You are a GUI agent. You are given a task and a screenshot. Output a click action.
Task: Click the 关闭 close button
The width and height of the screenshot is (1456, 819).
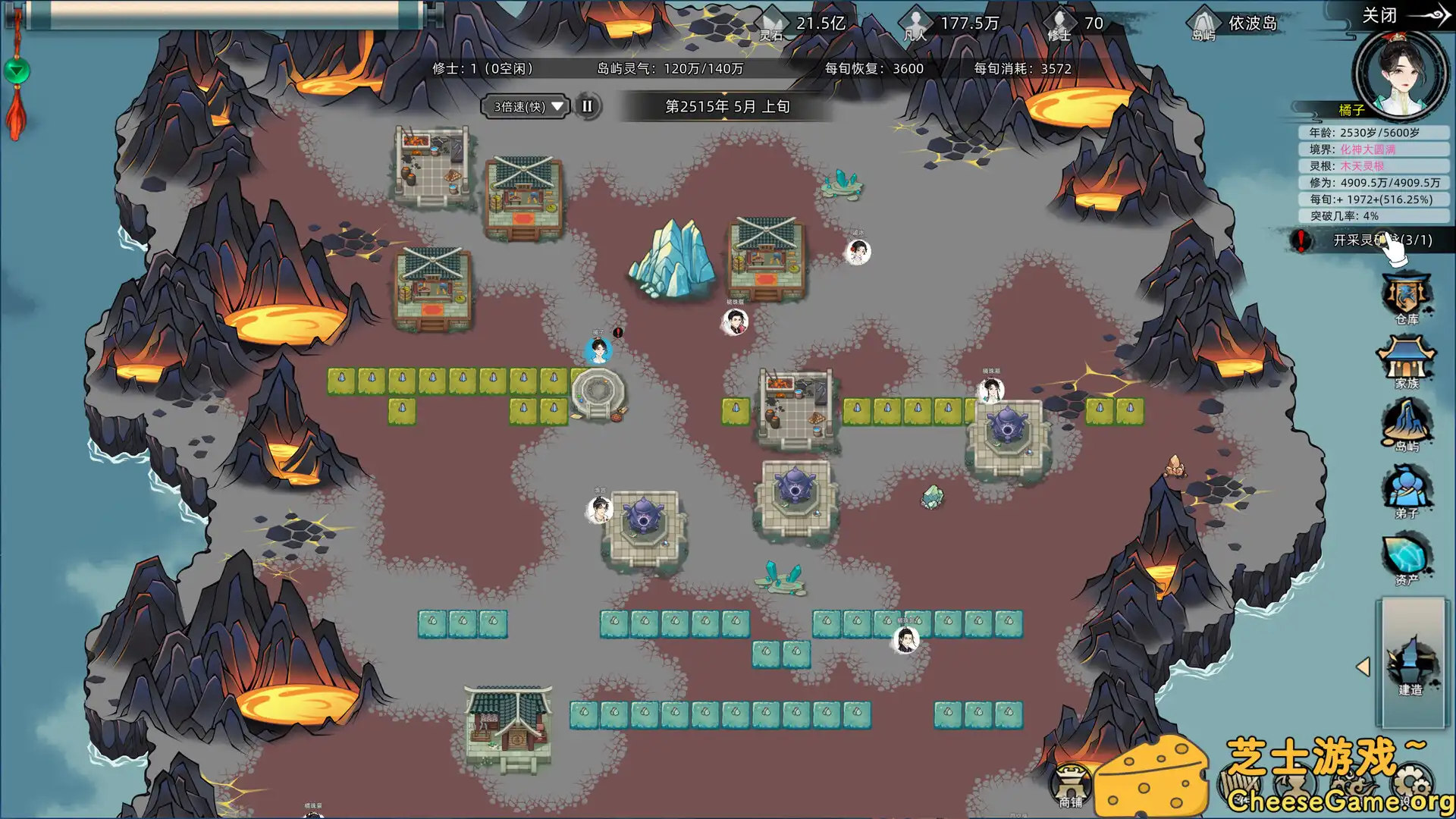(x=1378, y=15)
